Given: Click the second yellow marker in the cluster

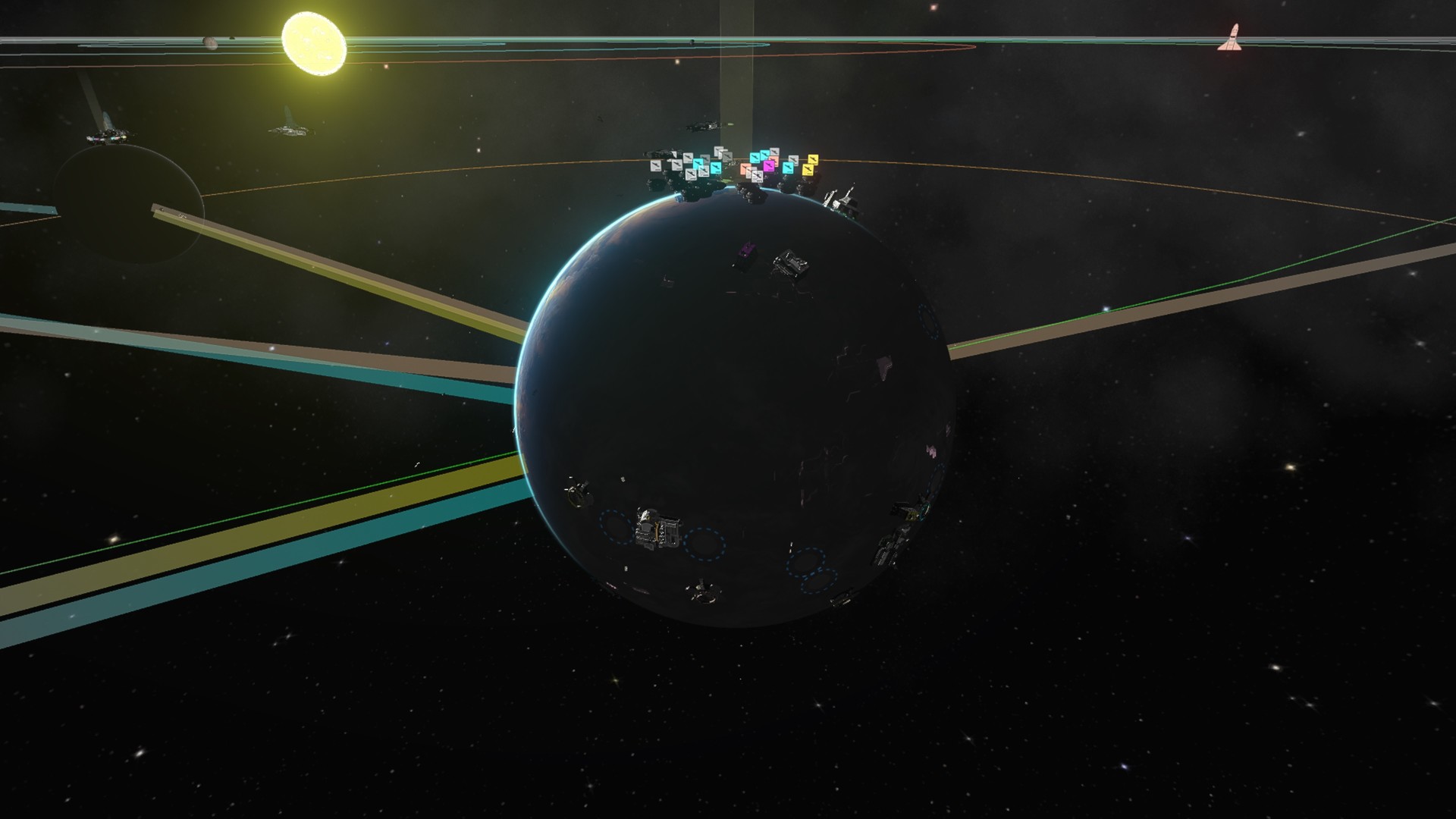Looking at the screenshot, I should click(808, 171).
